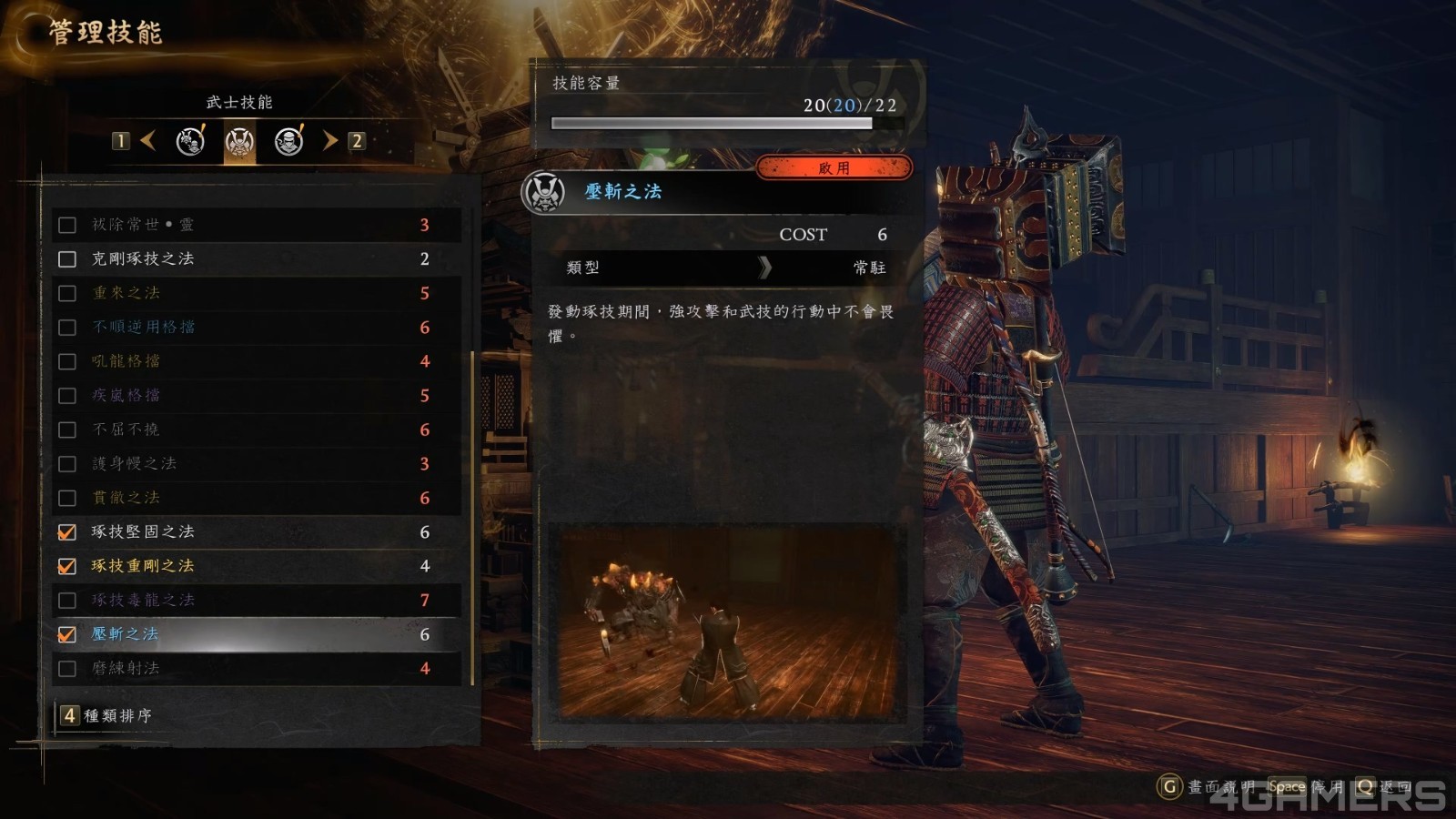Toggle the 克剛琢技之法 checkbox
This screenshot has width=1456, height=819.
[x=67, y=259]
